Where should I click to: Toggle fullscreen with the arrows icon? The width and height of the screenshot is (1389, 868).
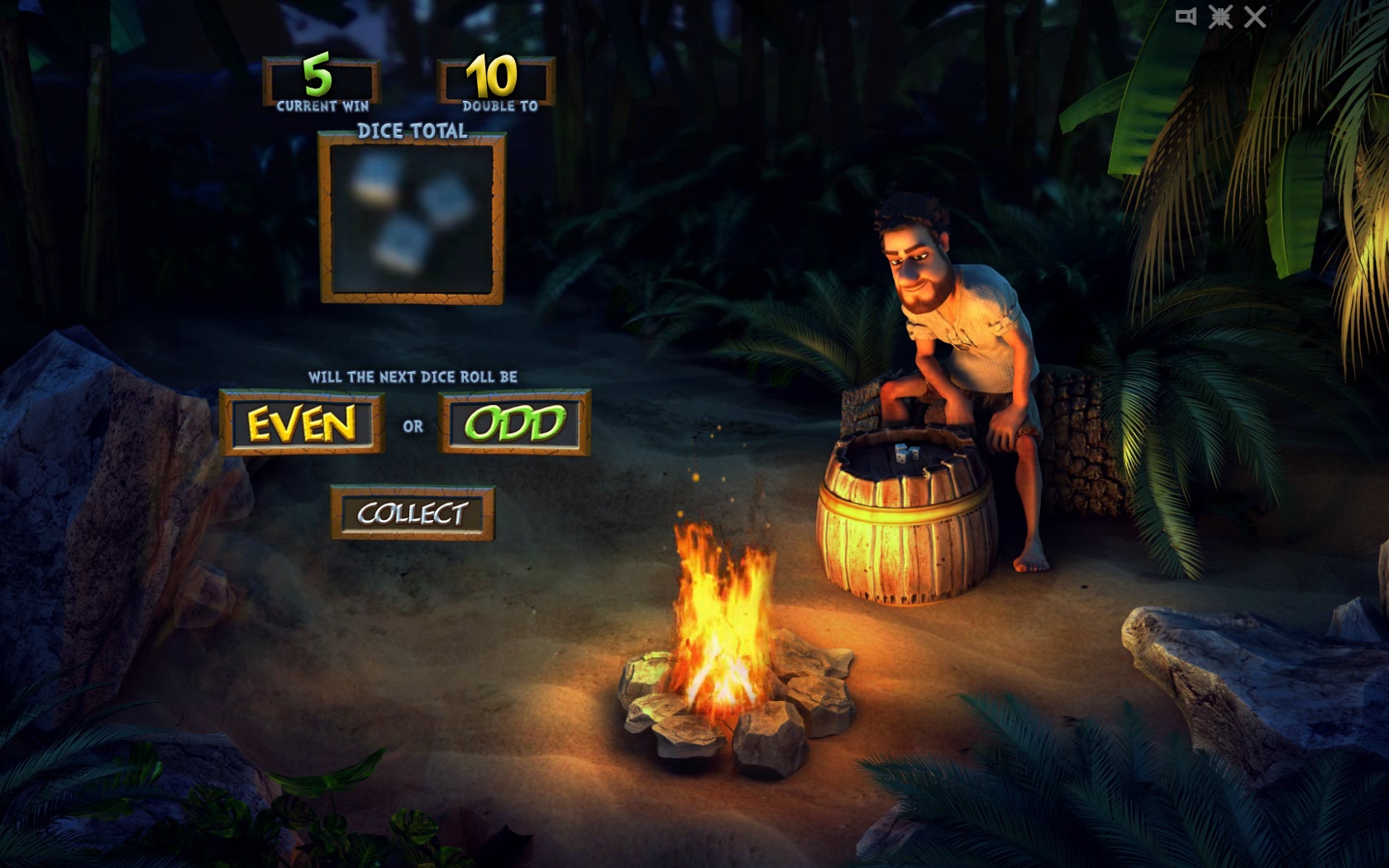(1220, 17)
